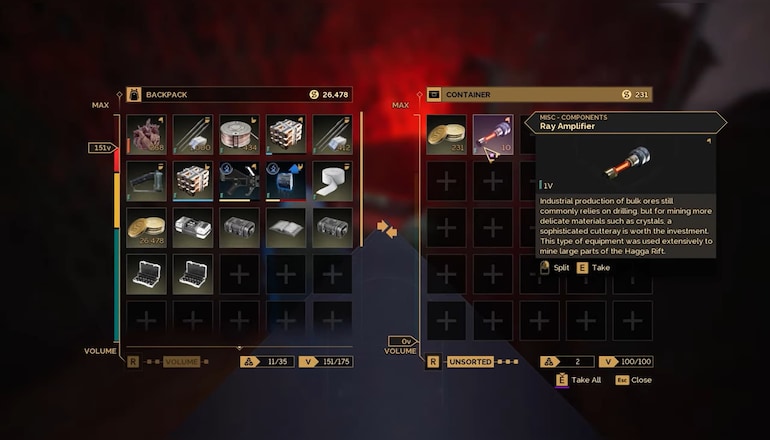Select the open book item in backpack
The height and width of the screenshot is (440, 770).
coord(285,228)
